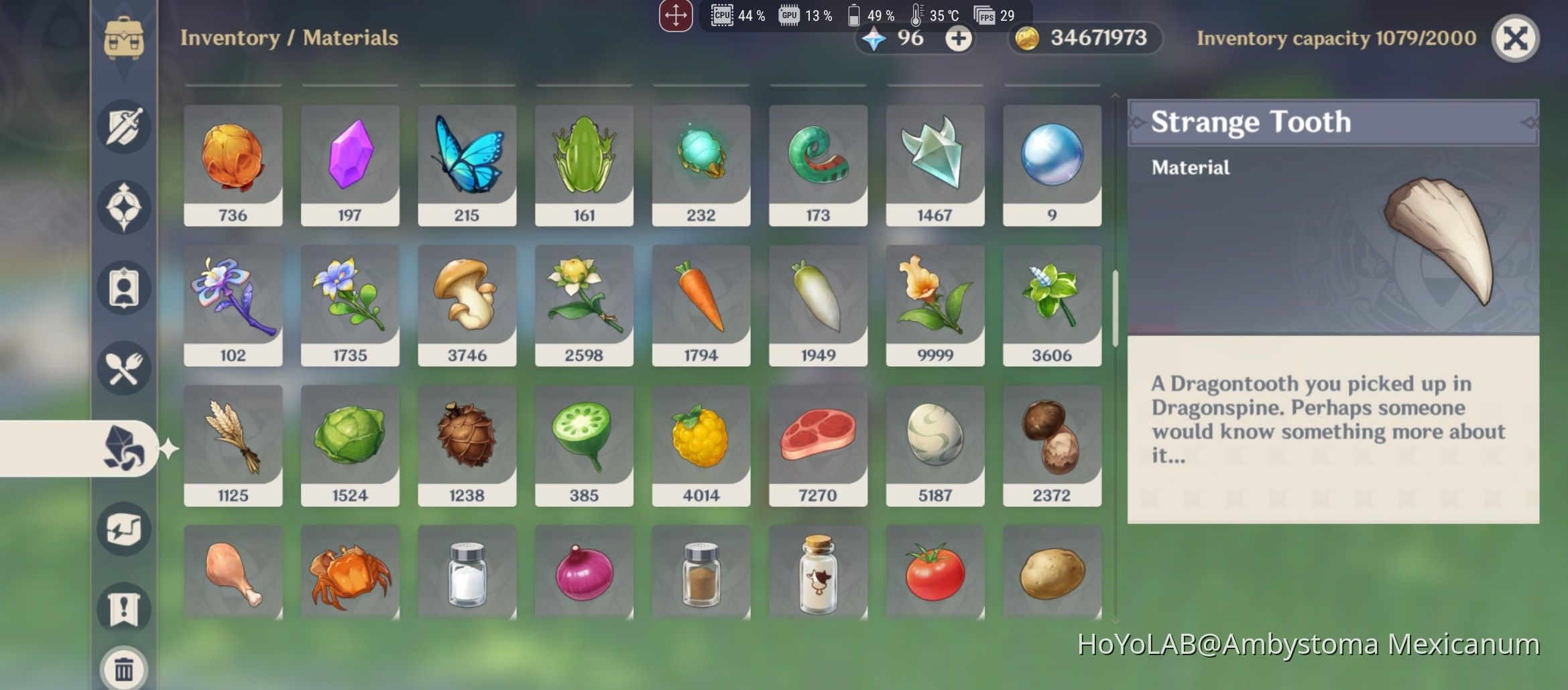Select the Lotus Head item showing 385 count
Viewport: 1568px width, 690px height.
(584, 444)
